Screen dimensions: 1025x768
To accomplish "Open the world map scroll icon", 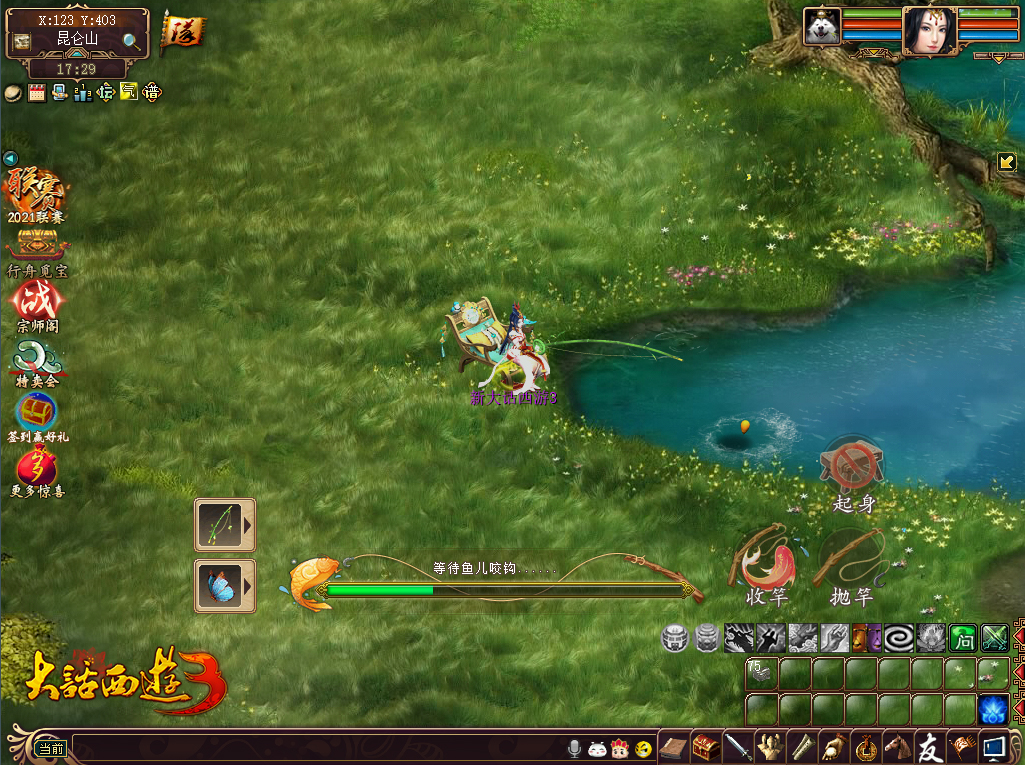I will coord(22,42).
